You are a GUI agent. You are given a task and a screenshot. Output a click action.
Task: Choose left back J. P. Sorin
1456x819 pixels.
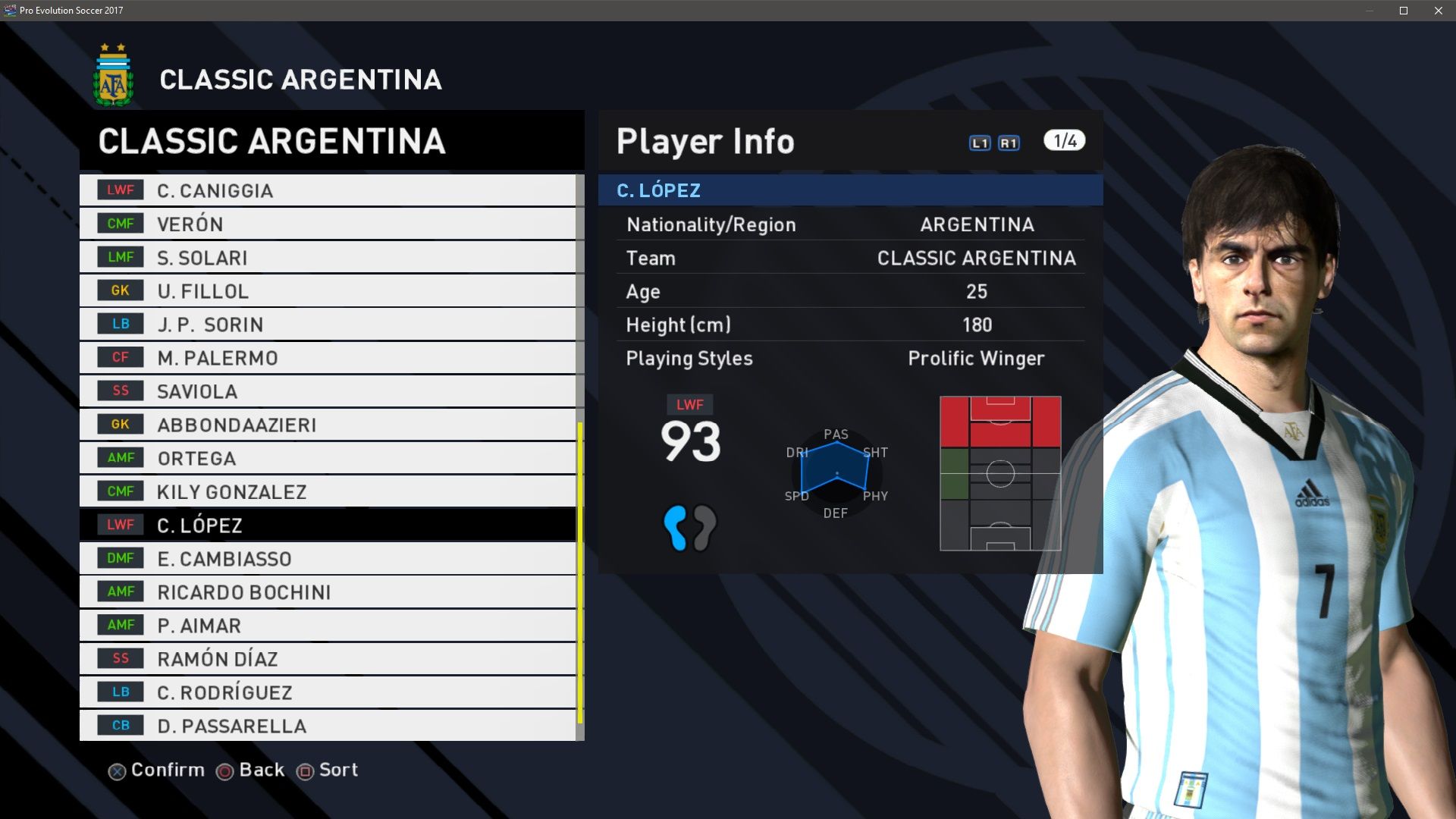click(328, 324)
